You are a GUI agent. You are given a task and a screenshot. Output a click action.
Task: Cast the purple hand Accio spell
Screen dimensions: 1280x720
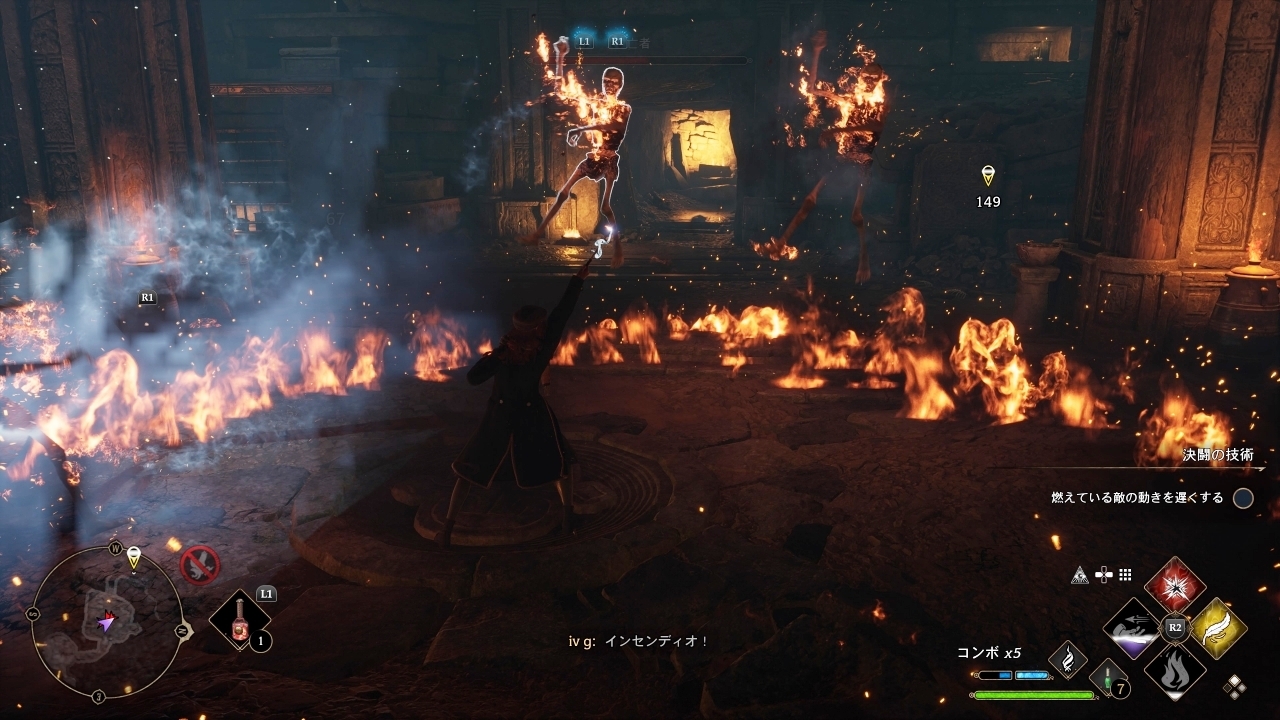pyautogui.click(x=1133, y=627)
